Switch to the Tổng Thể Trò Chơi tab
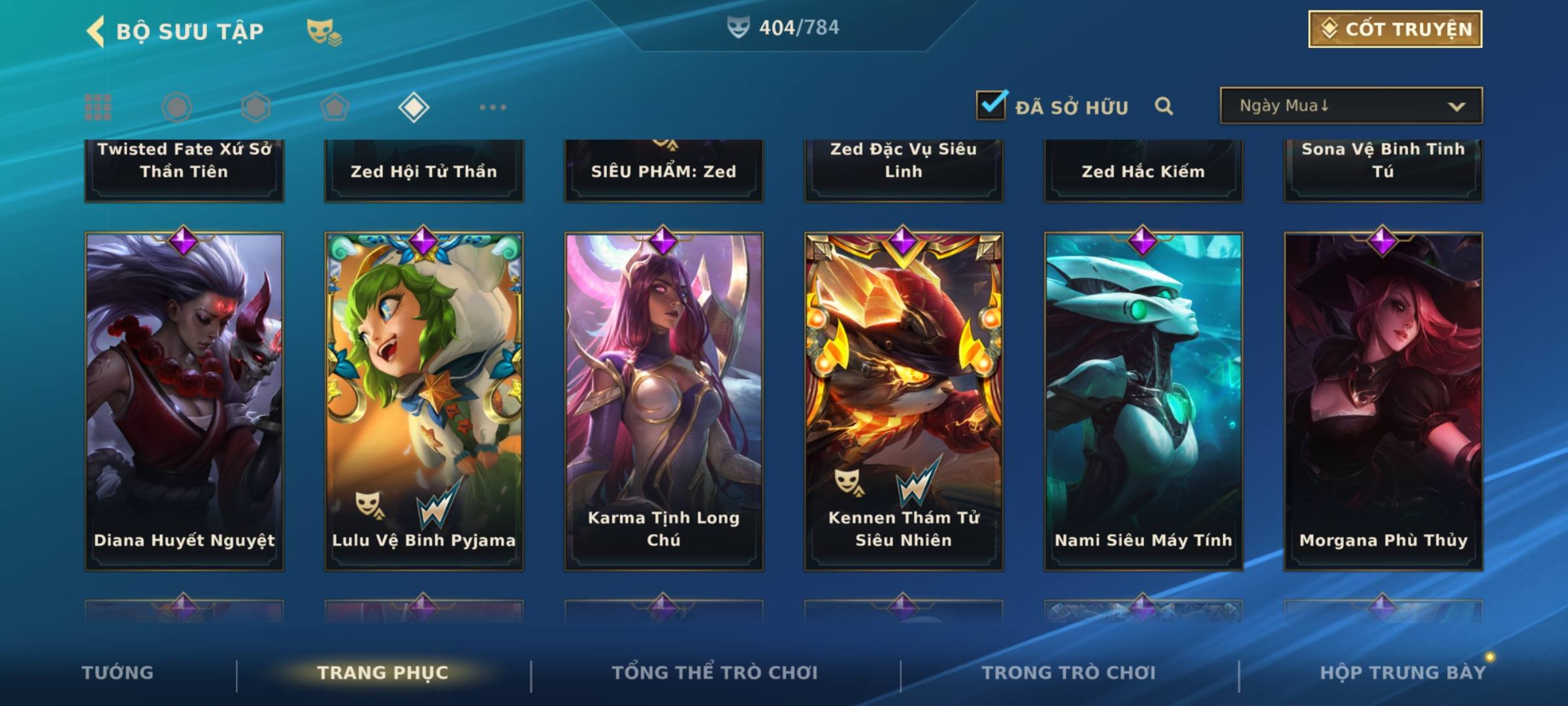1568x706 pixels. [x=715, y=673]
